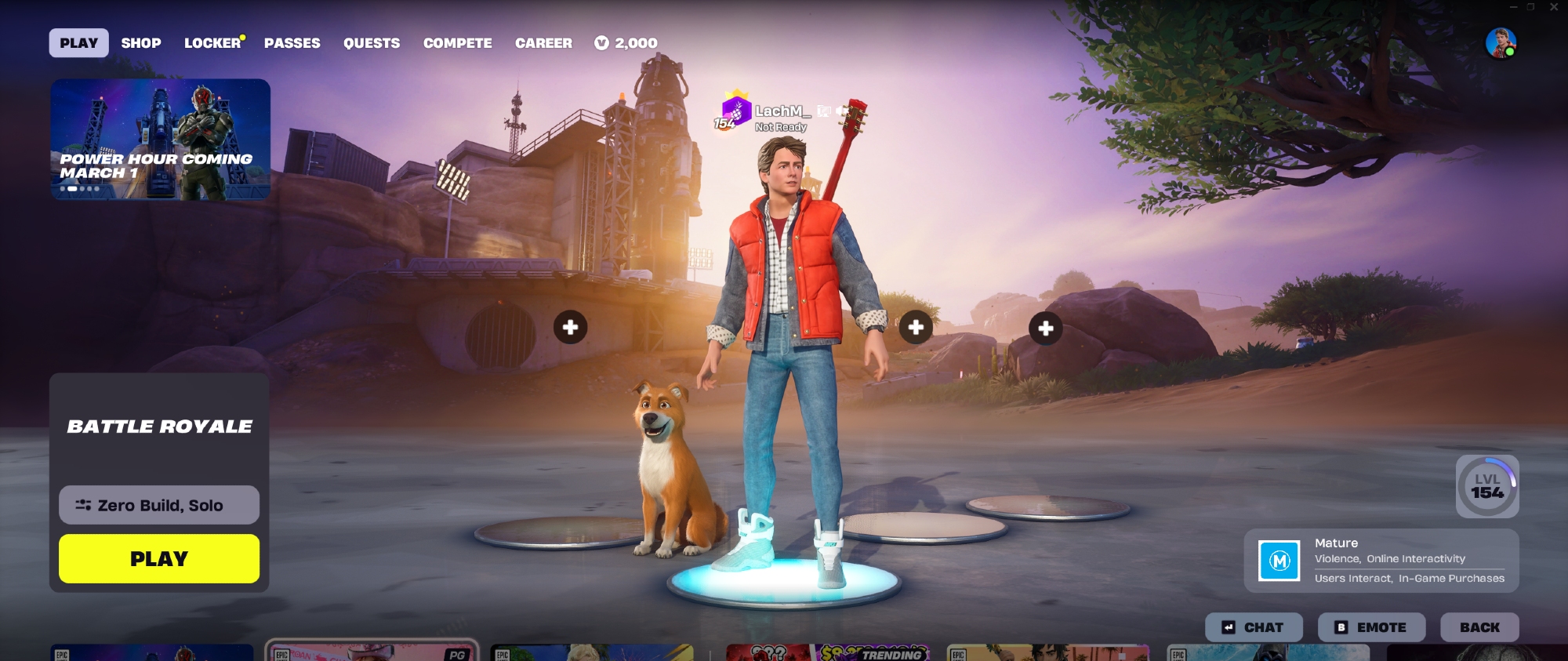View the Mature rating details panel

click(1381, 561)
